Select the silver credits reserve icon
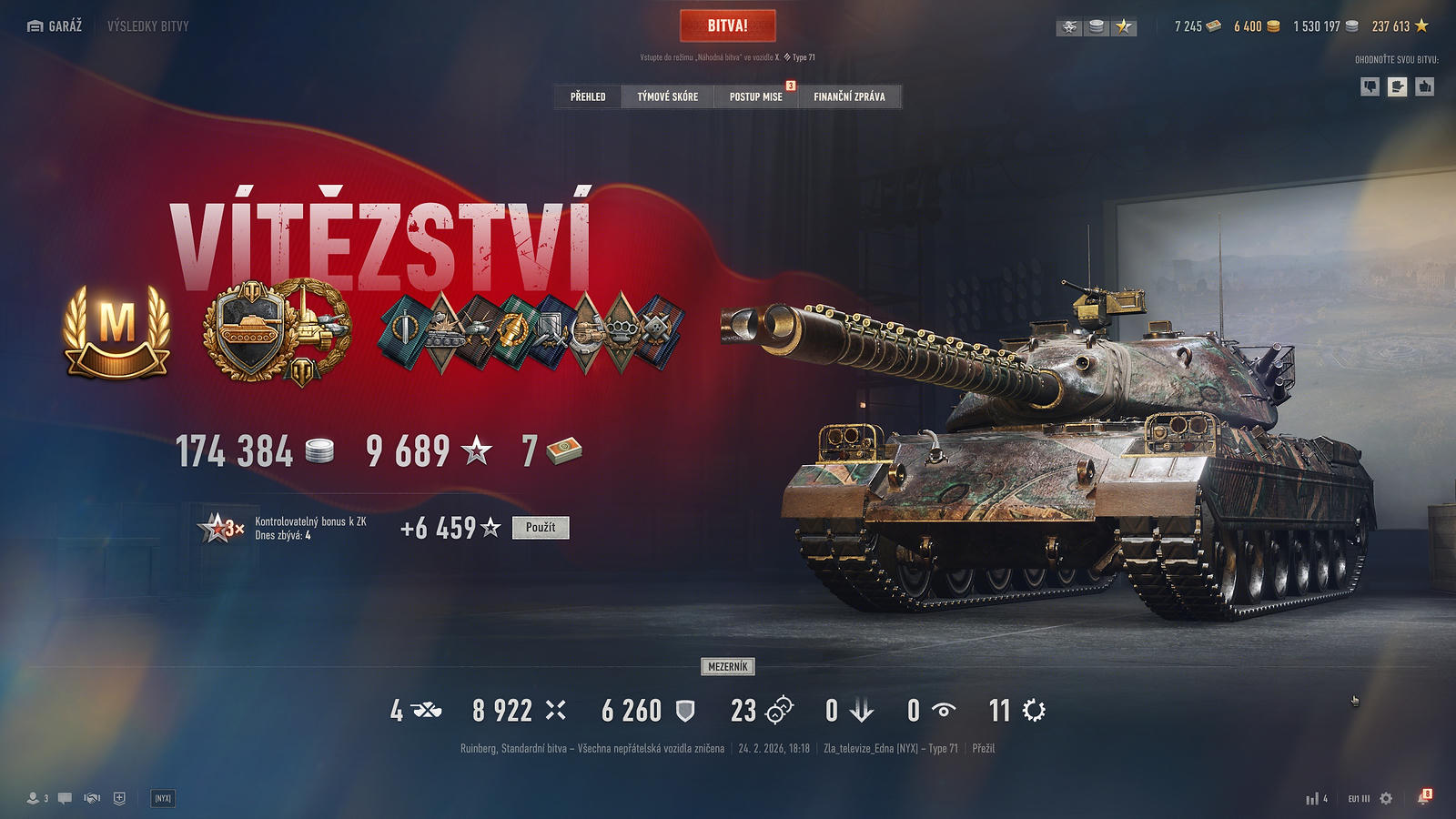This screenshot has width=1456, height=819. coord(1097,27)
